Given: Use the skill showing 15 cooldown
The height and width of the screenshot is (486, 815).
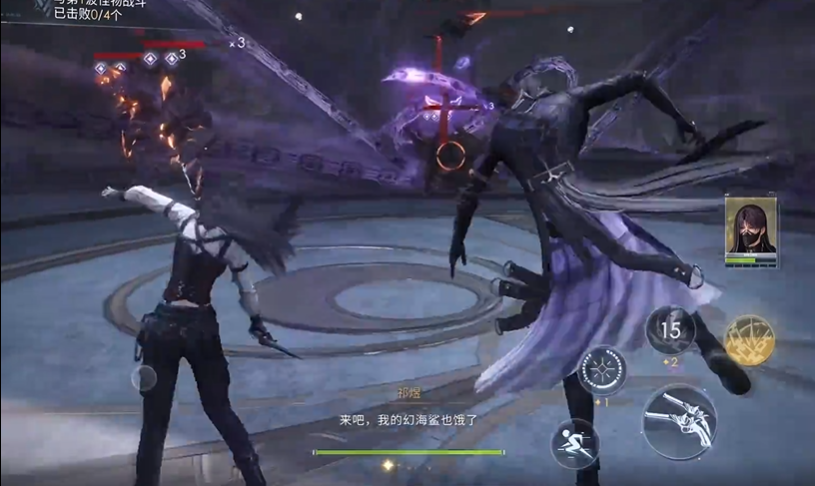Looking at the screenshot, I should 670,330.
